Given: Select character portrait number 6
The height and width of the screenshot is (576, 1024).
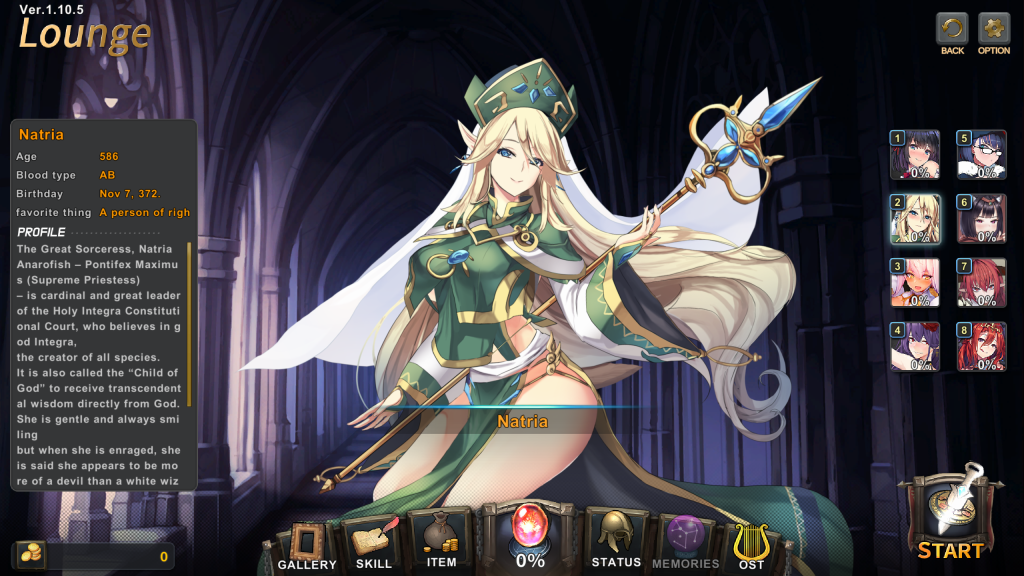Looking at the screenshot, I should pos(981,219).
